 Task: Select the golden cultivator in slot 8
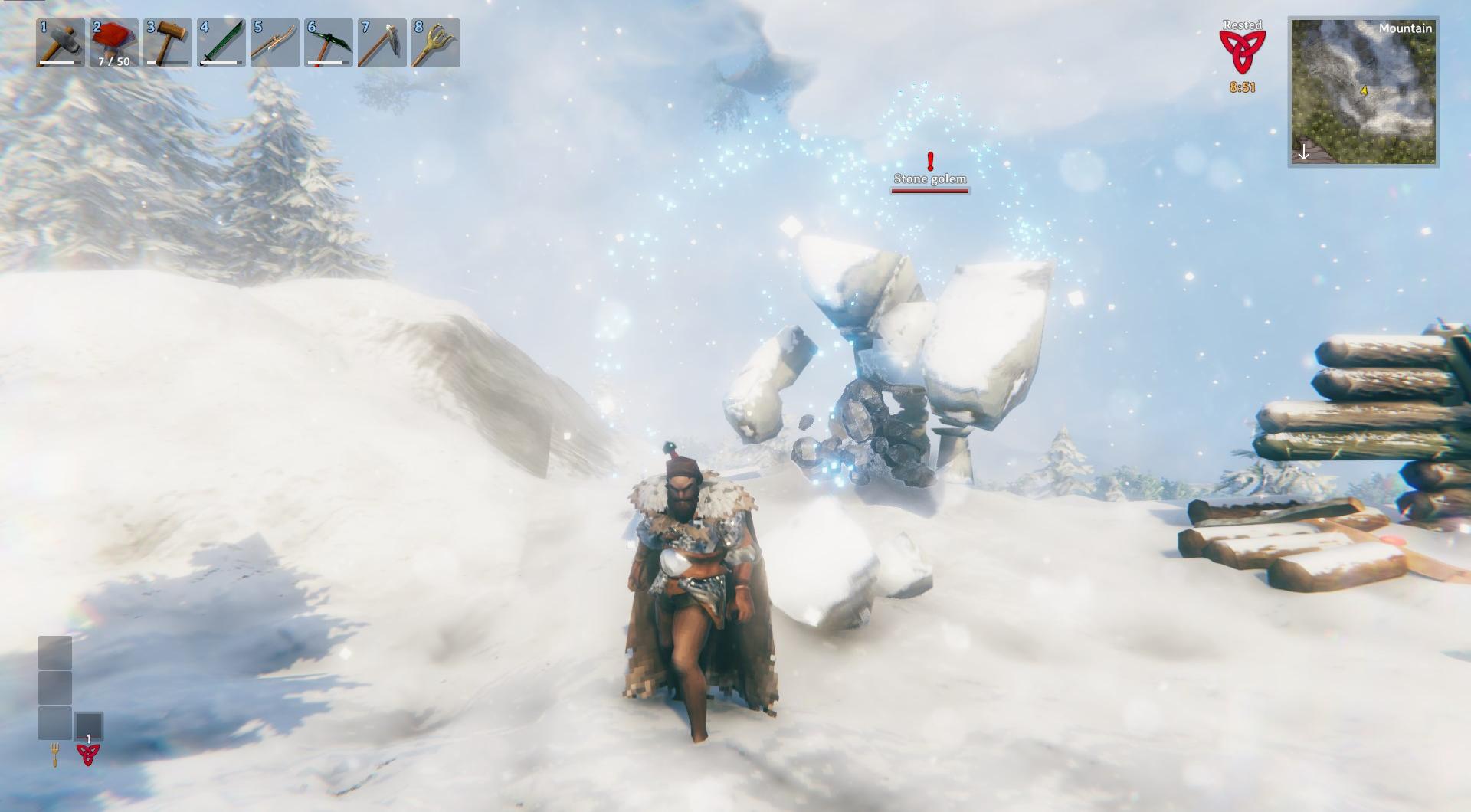pyautogui.click(x=436, y=43)
